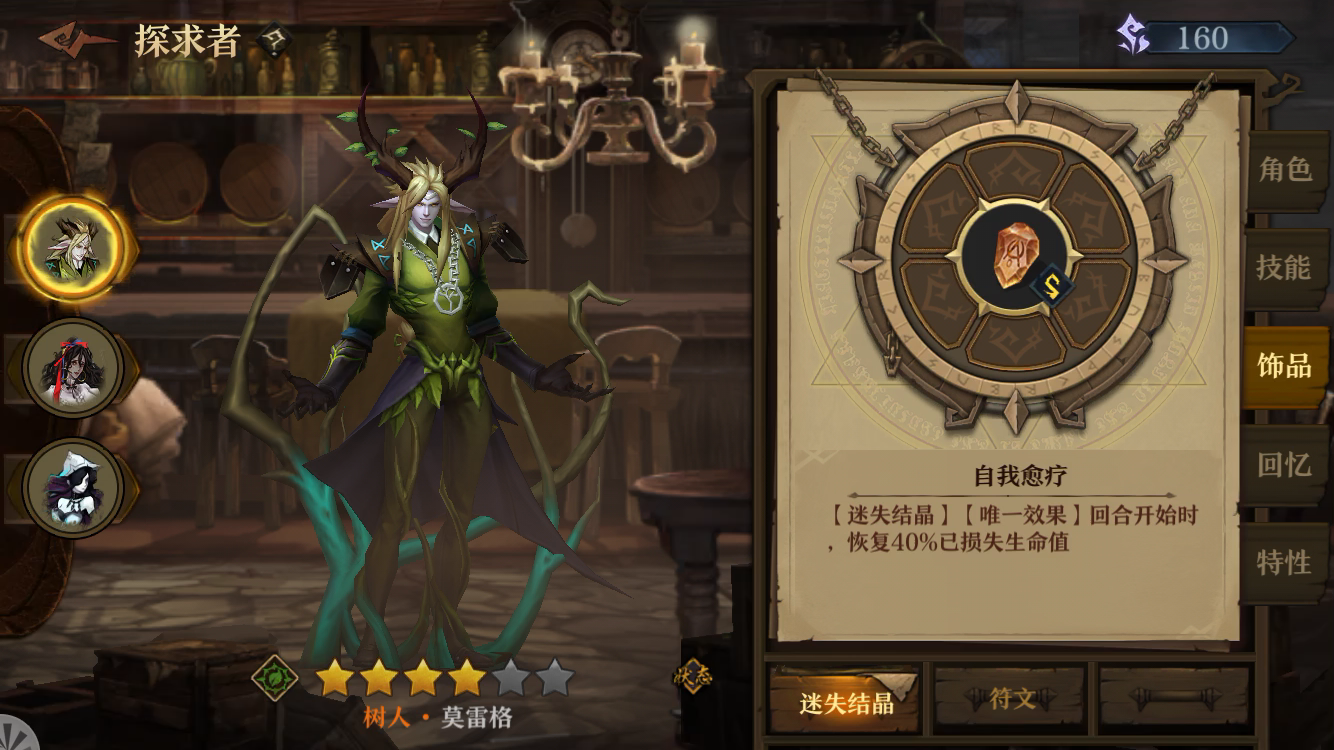The image size is (1334, 750).
Task: Open the 状态 status icon
Action: click(694, 676)
